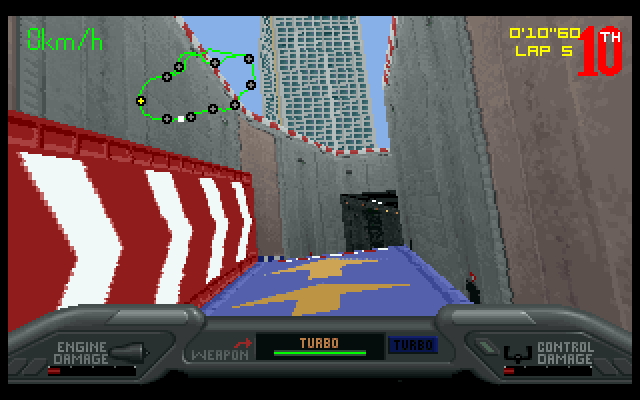Click the red WEAPON arrow indicator
Screen dimensions: 640x400
(242, 342)
